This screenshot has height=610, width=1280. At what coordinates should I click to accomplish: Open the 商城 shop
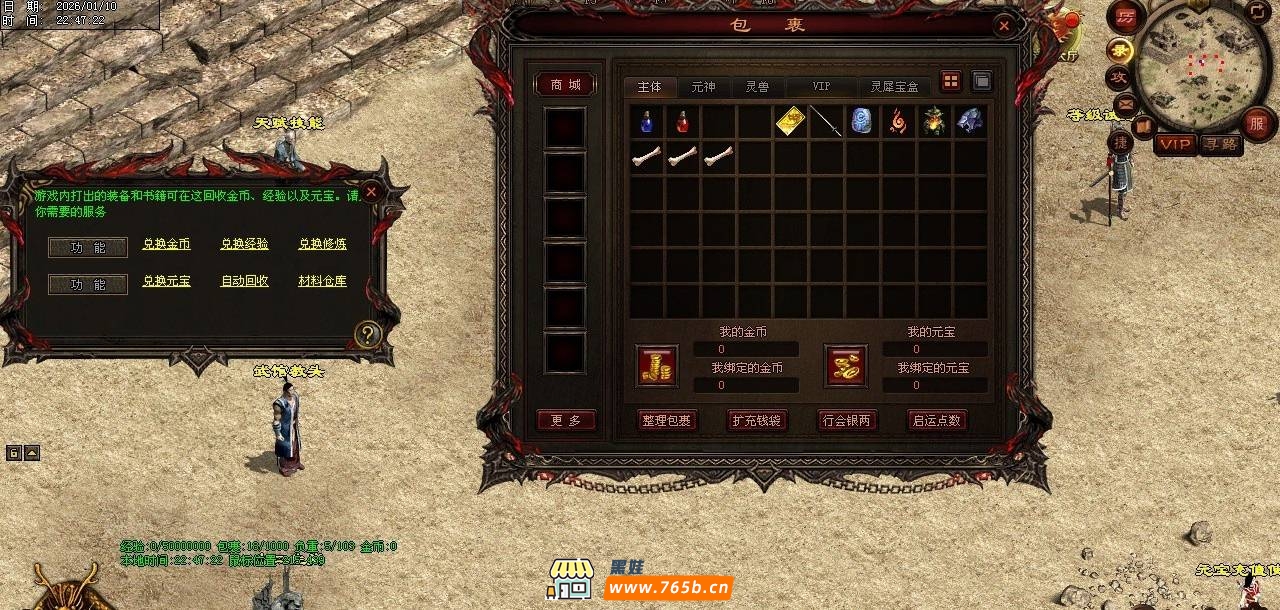566,85
